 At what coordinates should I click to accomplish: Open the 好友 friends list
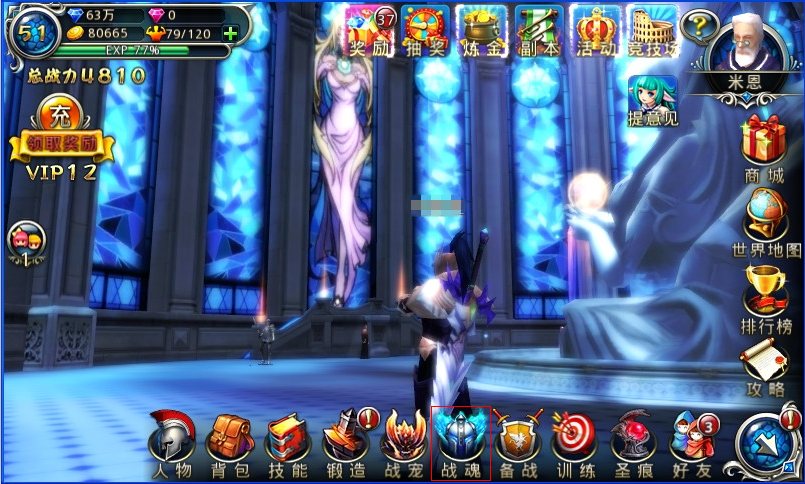(x=692, y=441)
